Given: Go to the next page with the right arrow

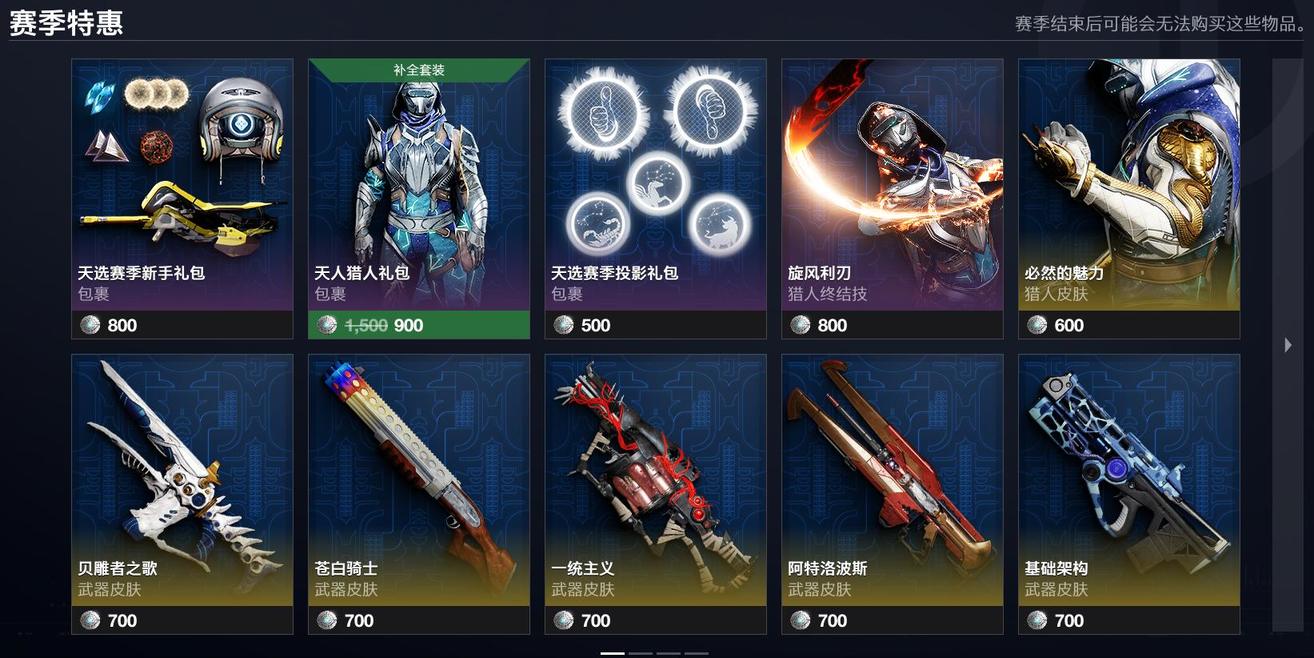Looking at the screenshot, I should 1288,345.
